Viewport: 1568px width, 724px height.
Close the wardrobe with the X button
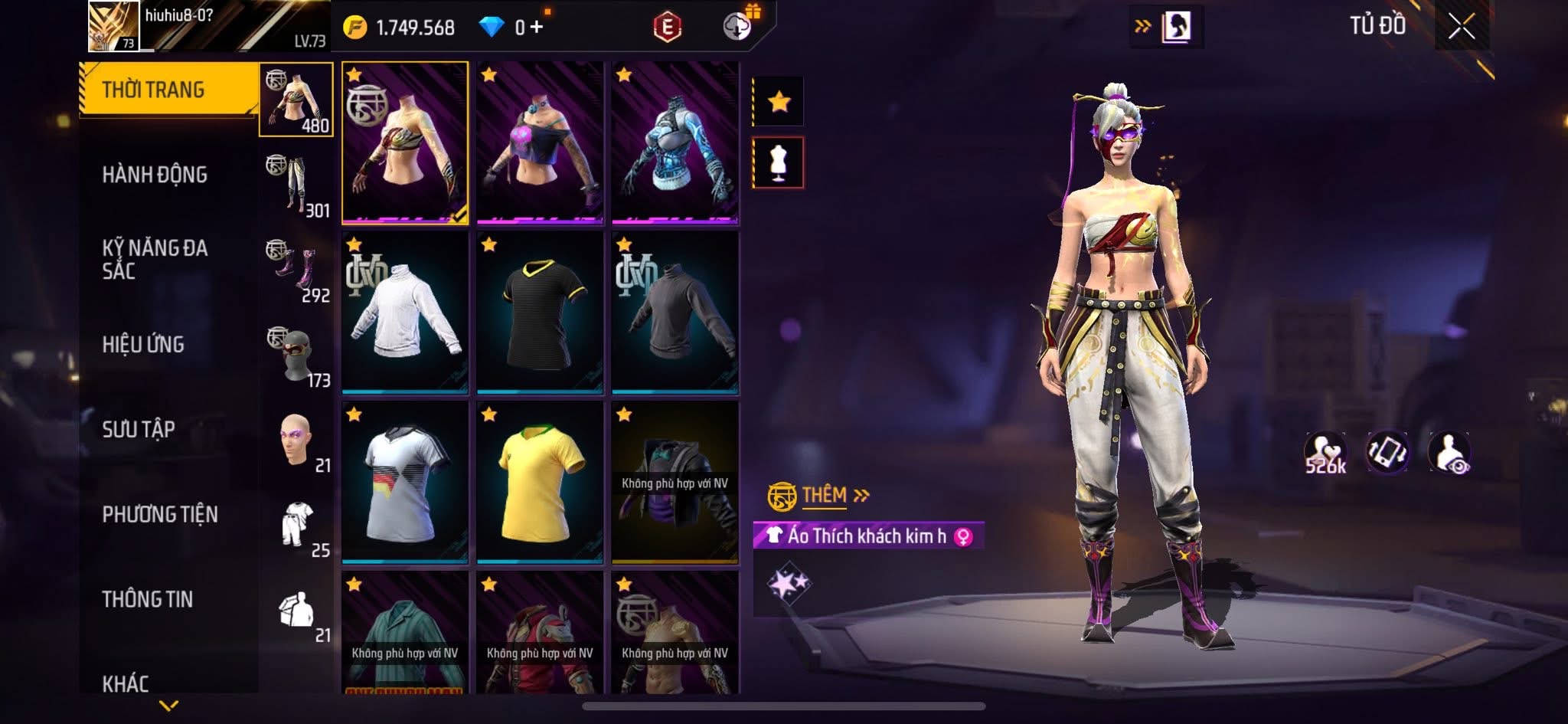1461,28
